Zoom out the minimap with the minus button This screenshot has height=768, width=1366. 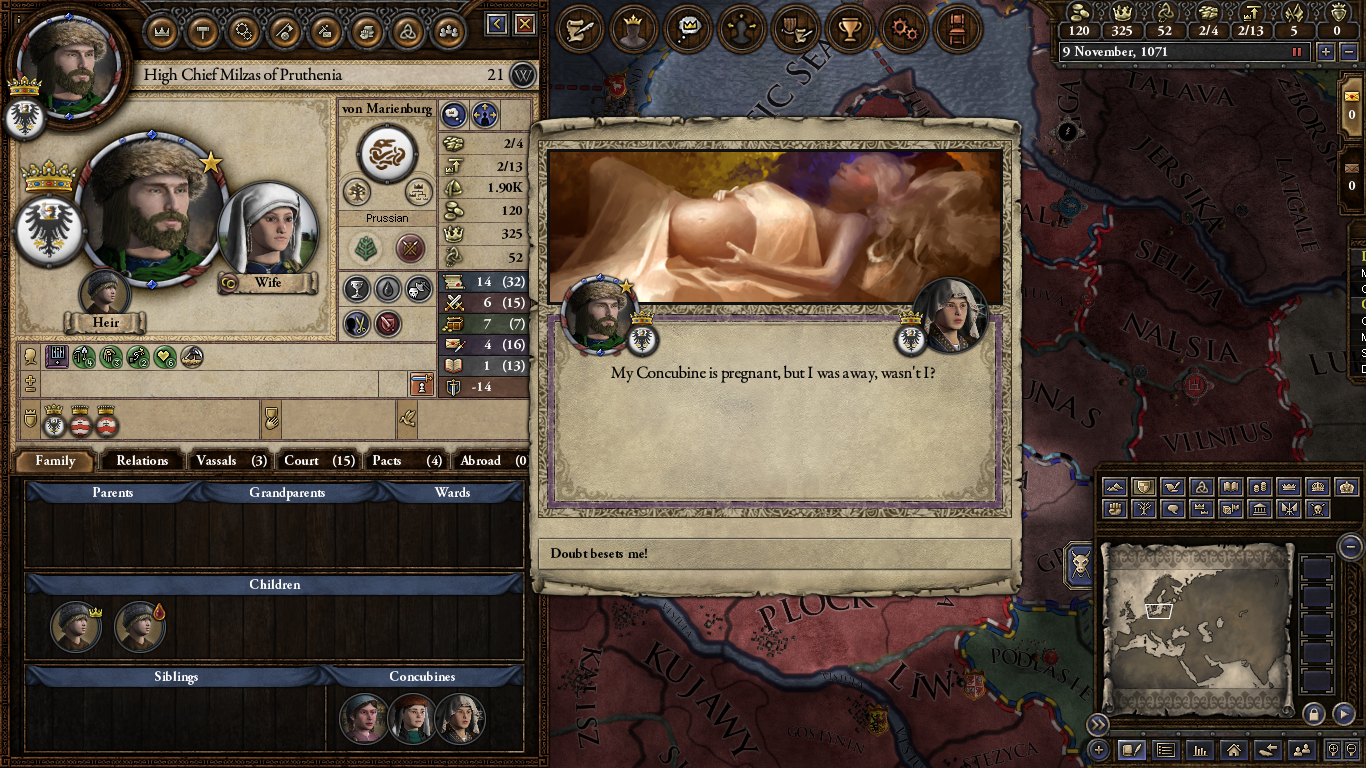(x=1350, y=546)
